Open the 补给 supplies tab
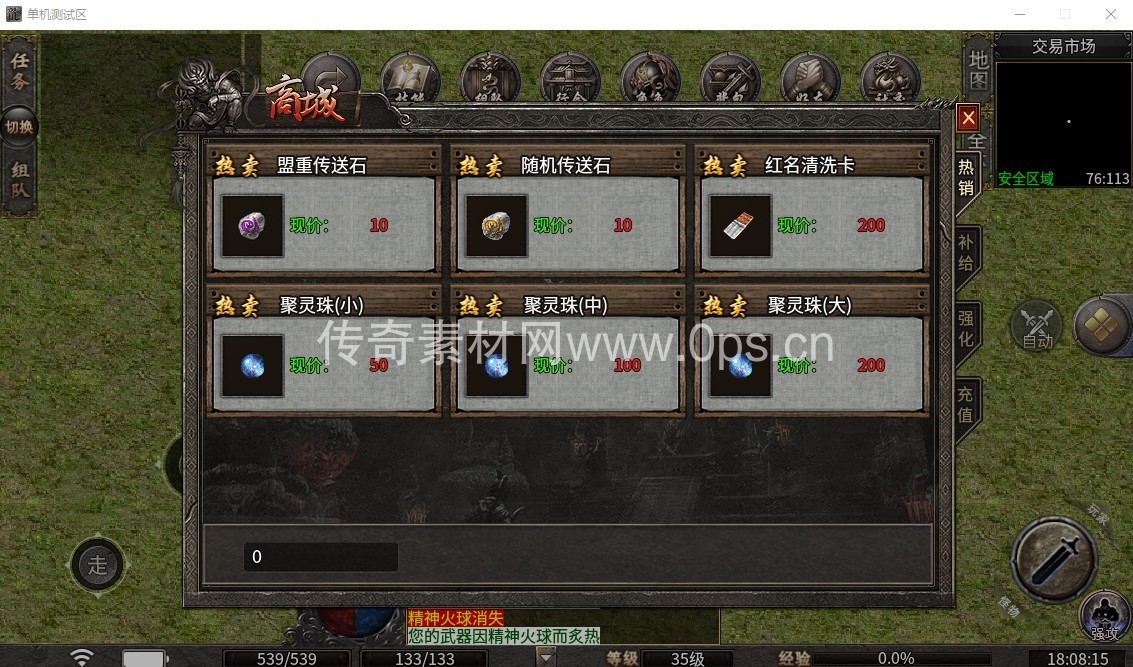Screen dimensions: 1133x667 (966, 252)
